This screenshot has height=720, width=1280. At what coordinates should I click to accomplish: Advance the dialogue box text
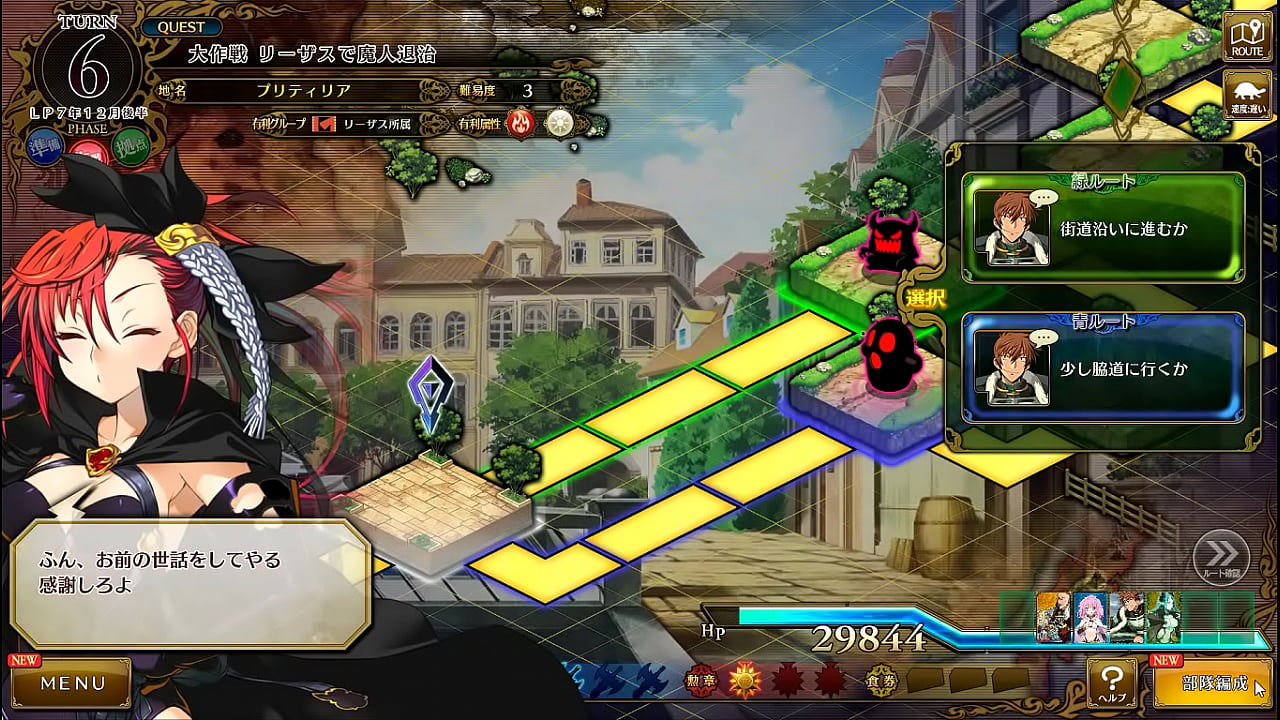(190, 584)
